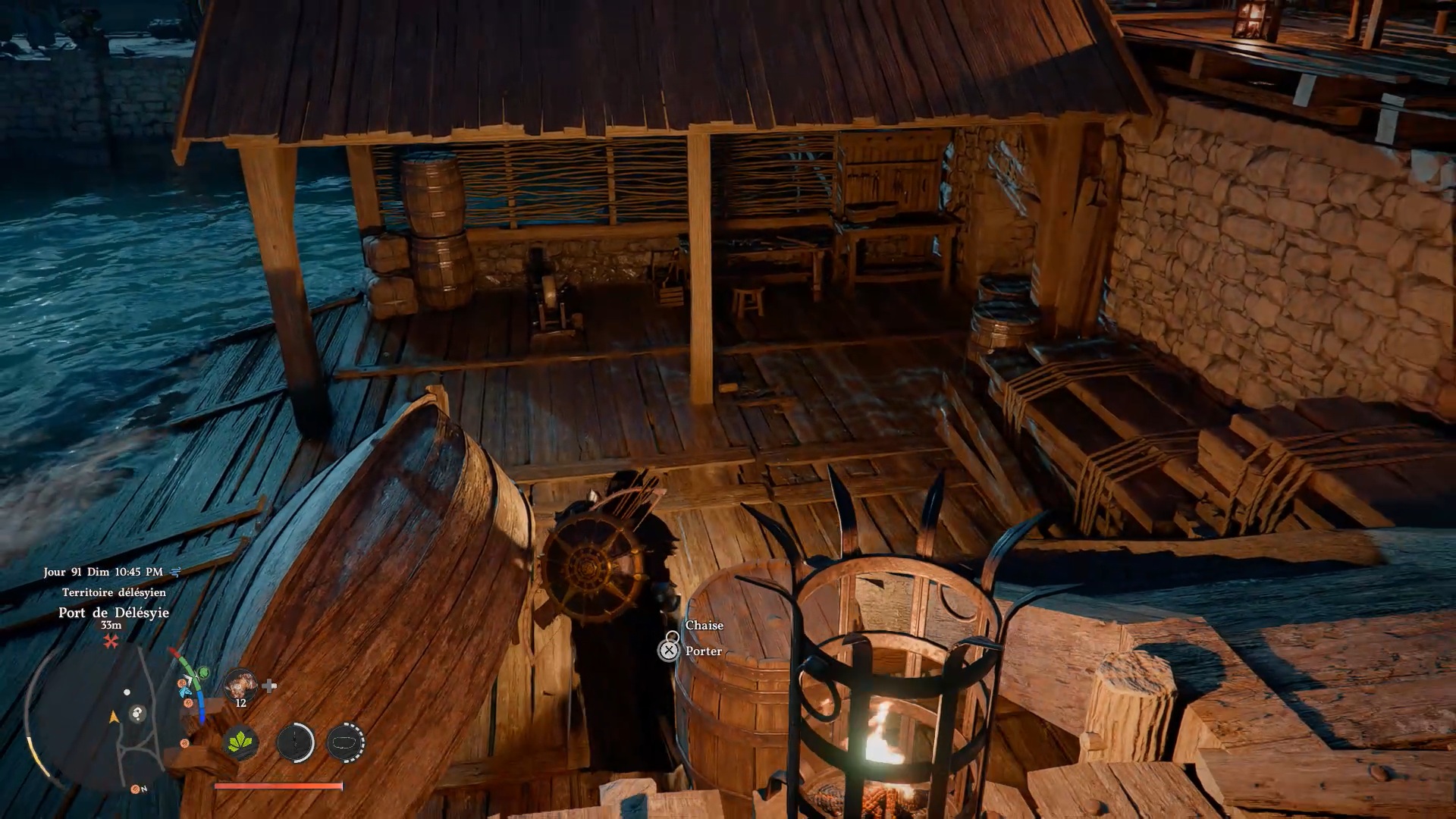1456x819 pixels.
Task: Click the yellow player arrow on minimap
Action: pyautogui.click(x=115, y=717)
